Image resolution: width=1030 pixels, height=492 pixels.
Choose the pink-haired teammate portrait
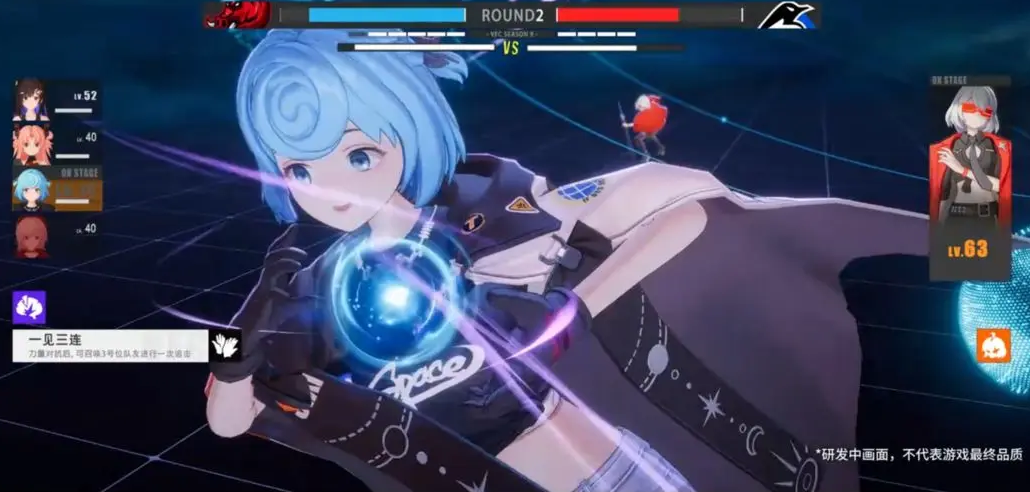click(x=30, y=144)
